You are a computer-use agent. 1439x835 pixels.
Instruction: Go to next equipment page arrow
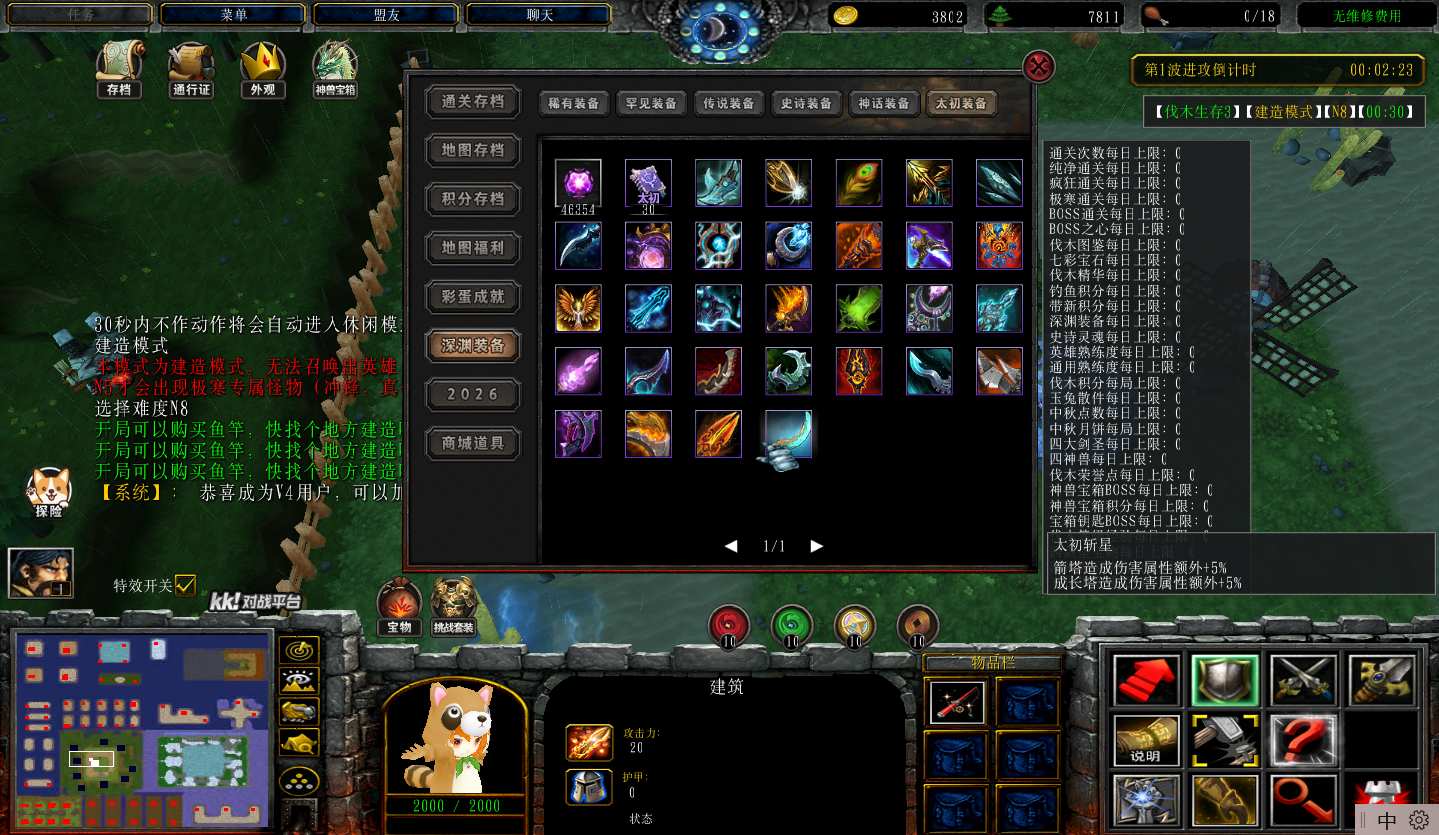pyautogui.click(x=817, y=546)
